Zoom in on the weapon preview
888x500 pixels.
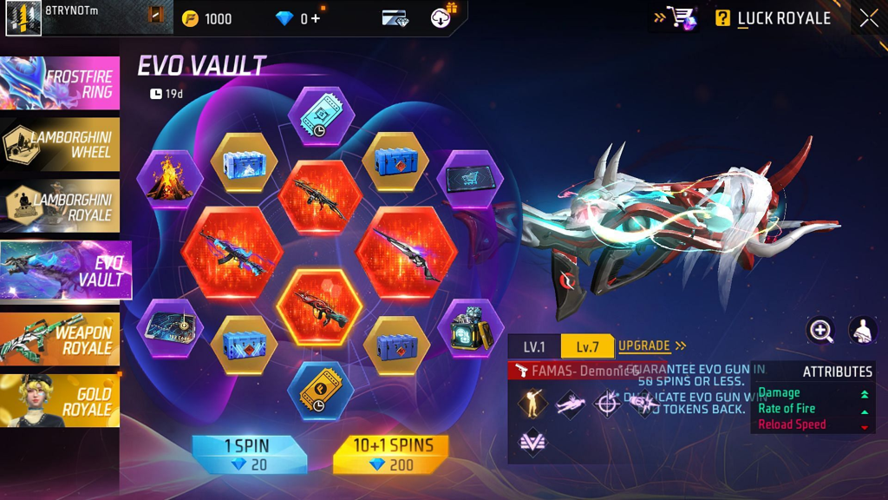[x=821, y=330]
